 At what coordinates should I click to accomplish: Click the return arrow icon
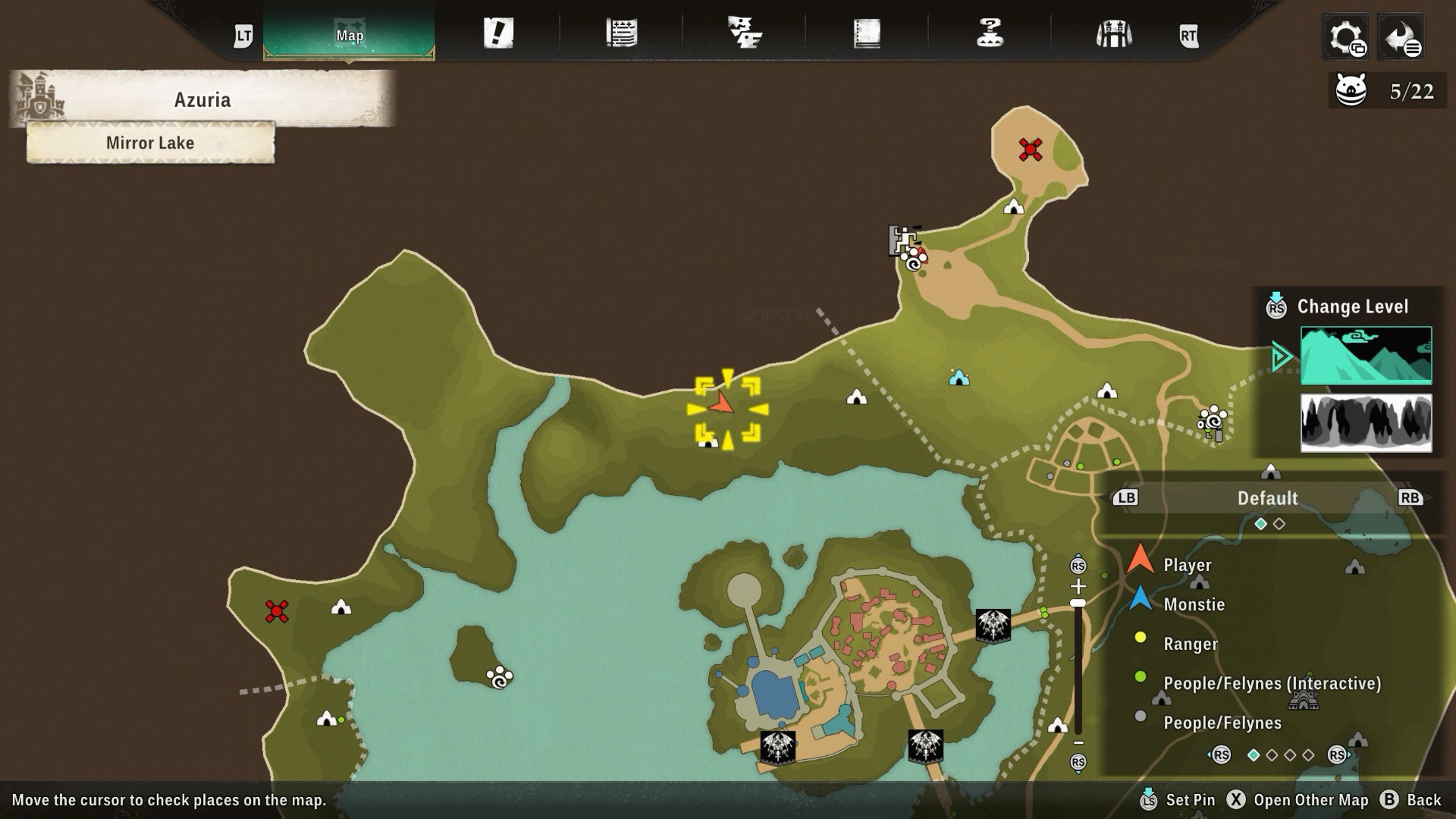point(1400,37)
